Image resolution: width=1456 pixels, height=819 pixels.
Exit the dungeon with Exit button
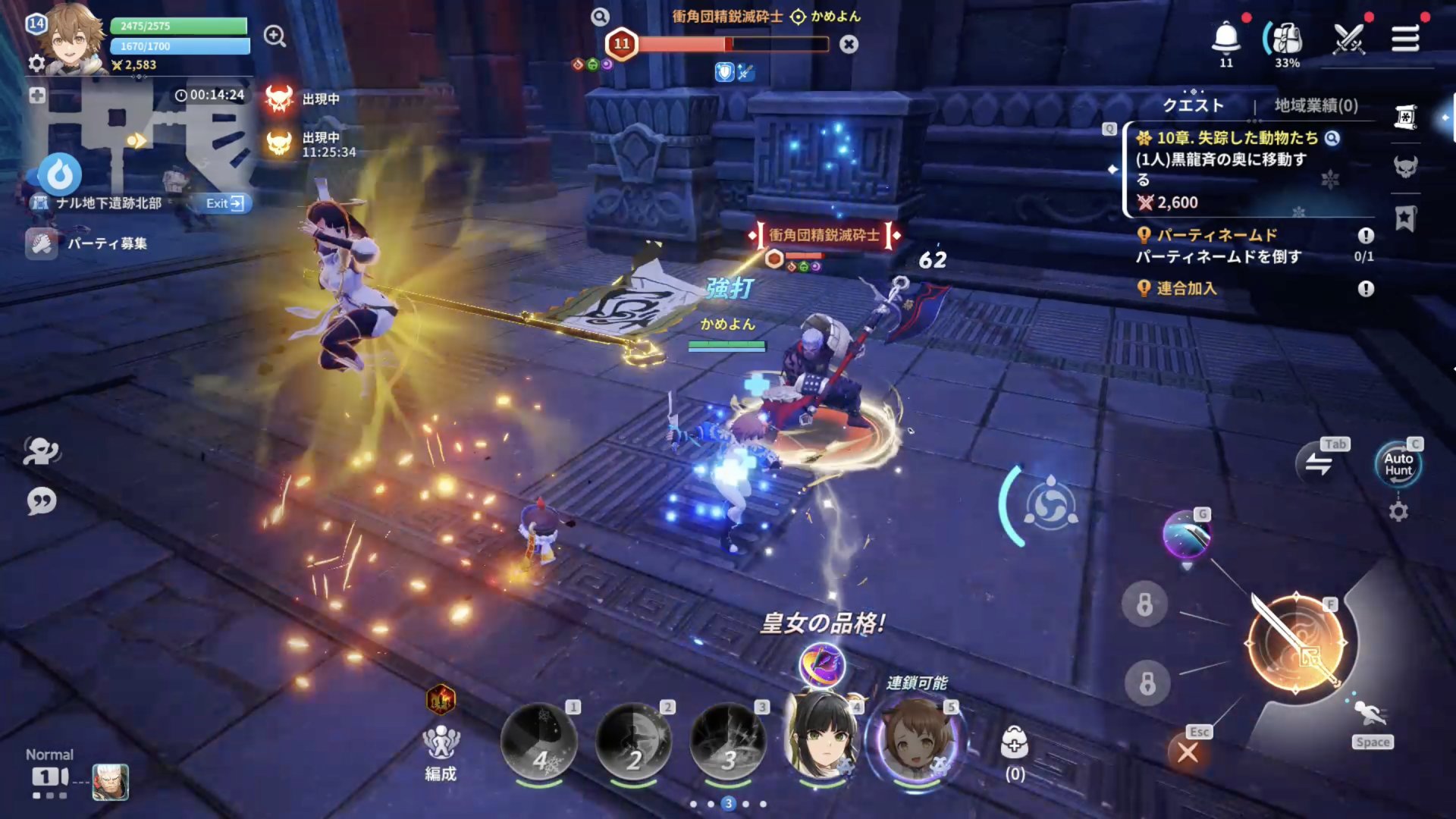click(224, 203)
